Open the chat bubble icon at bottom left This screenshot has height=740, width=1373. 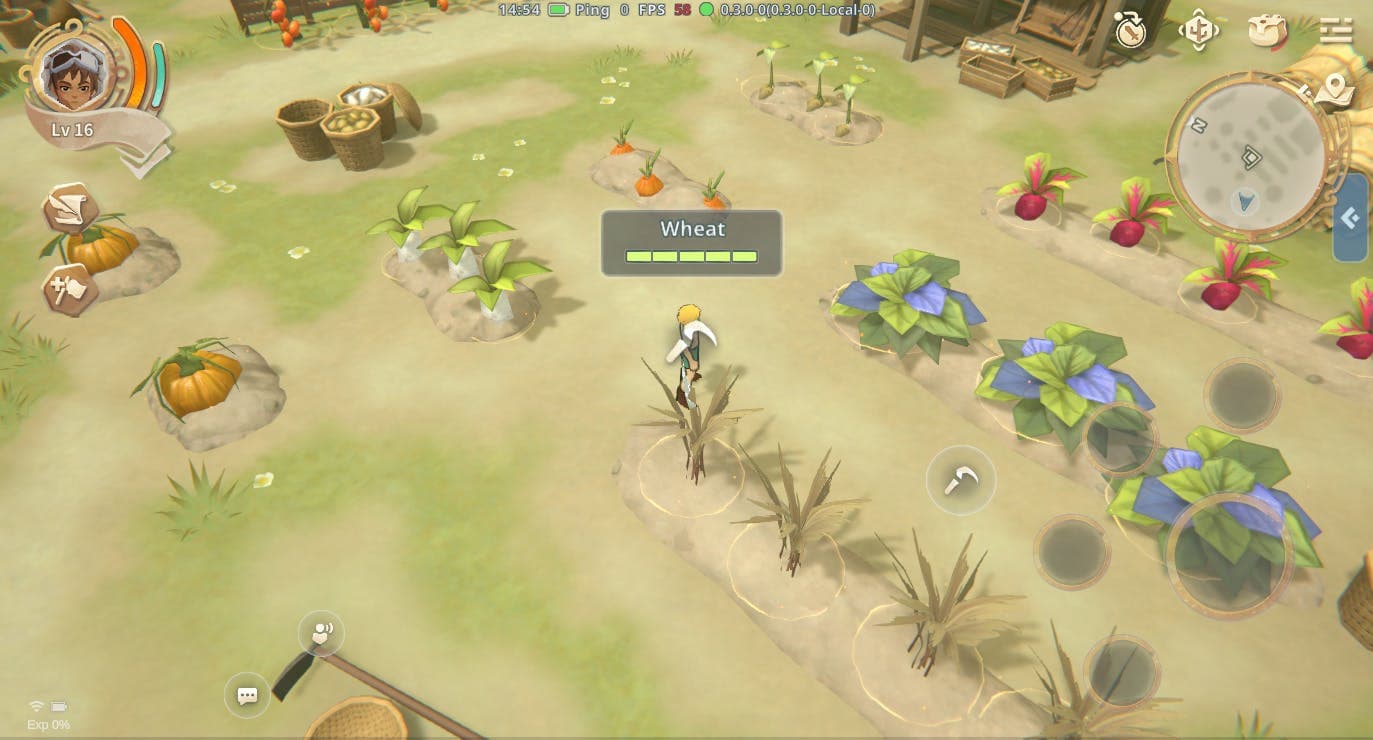tap(246, 696)
